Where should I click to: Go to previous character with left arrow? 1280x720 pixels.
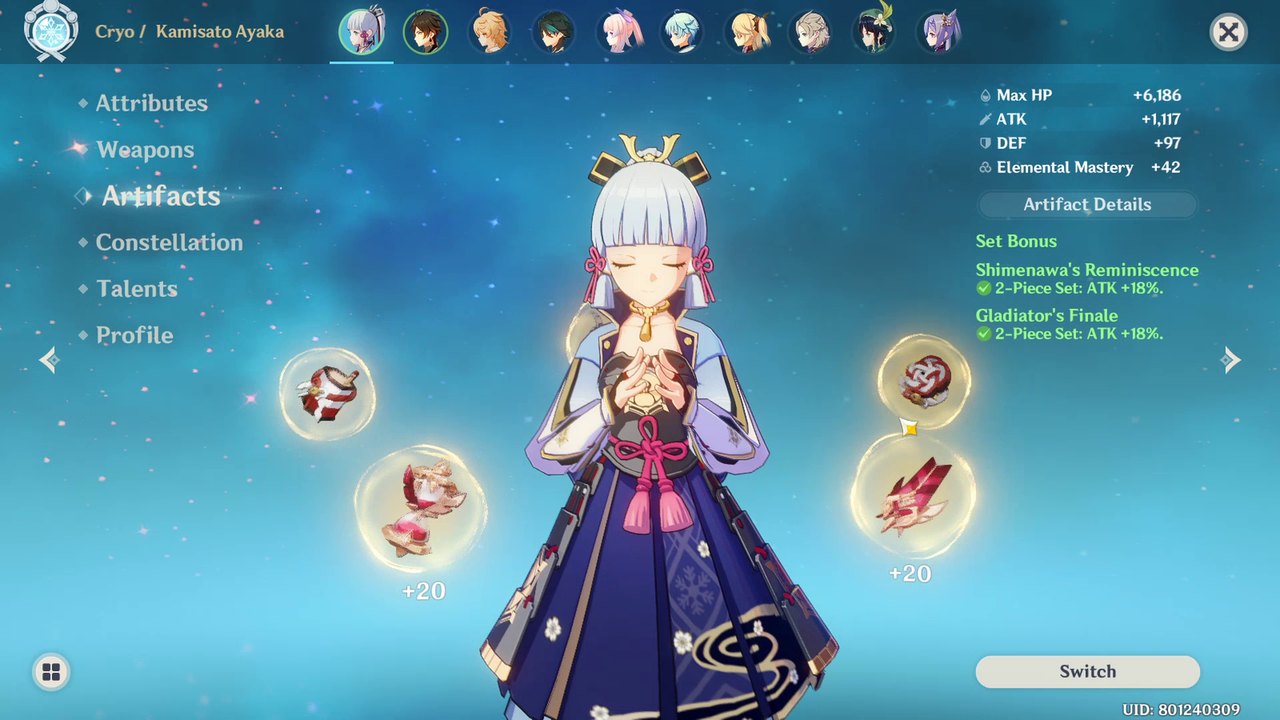[49, 360]
